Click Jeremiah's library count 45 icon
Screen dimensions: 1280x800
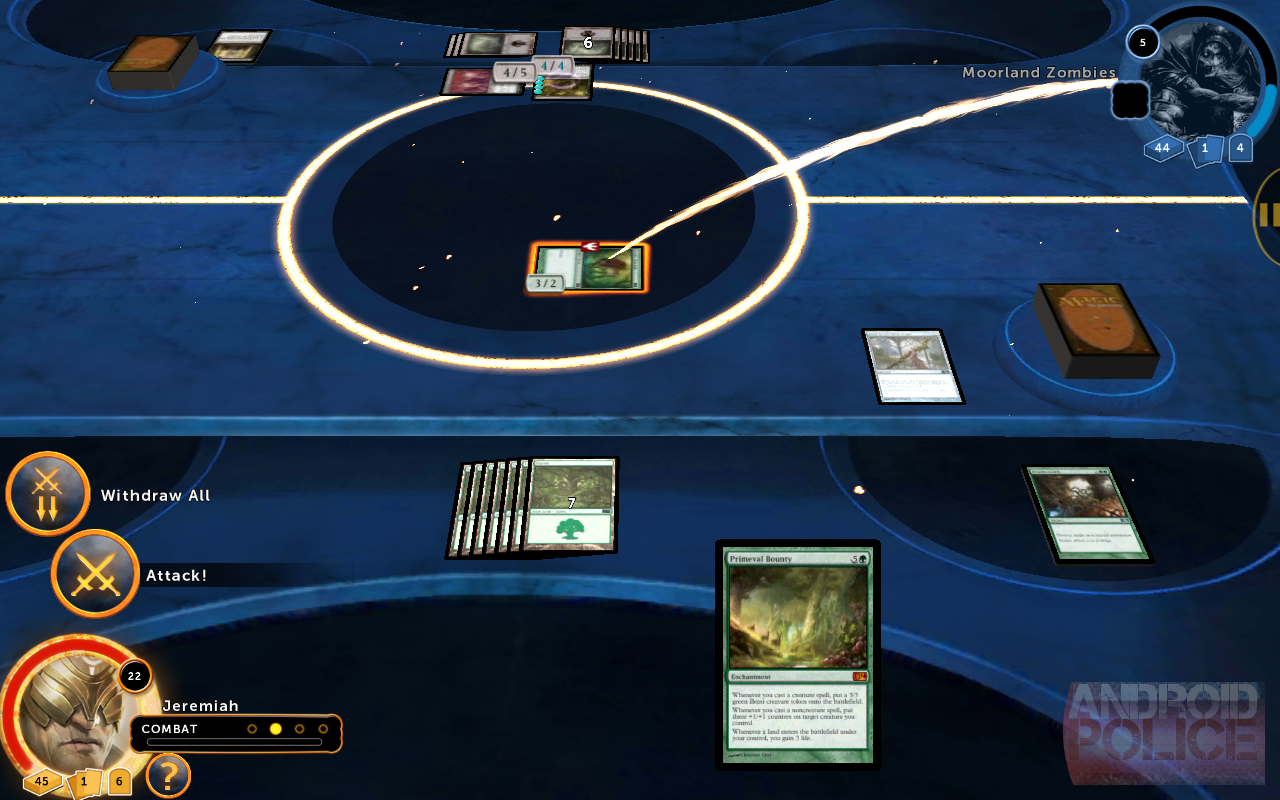pos(40,781)
